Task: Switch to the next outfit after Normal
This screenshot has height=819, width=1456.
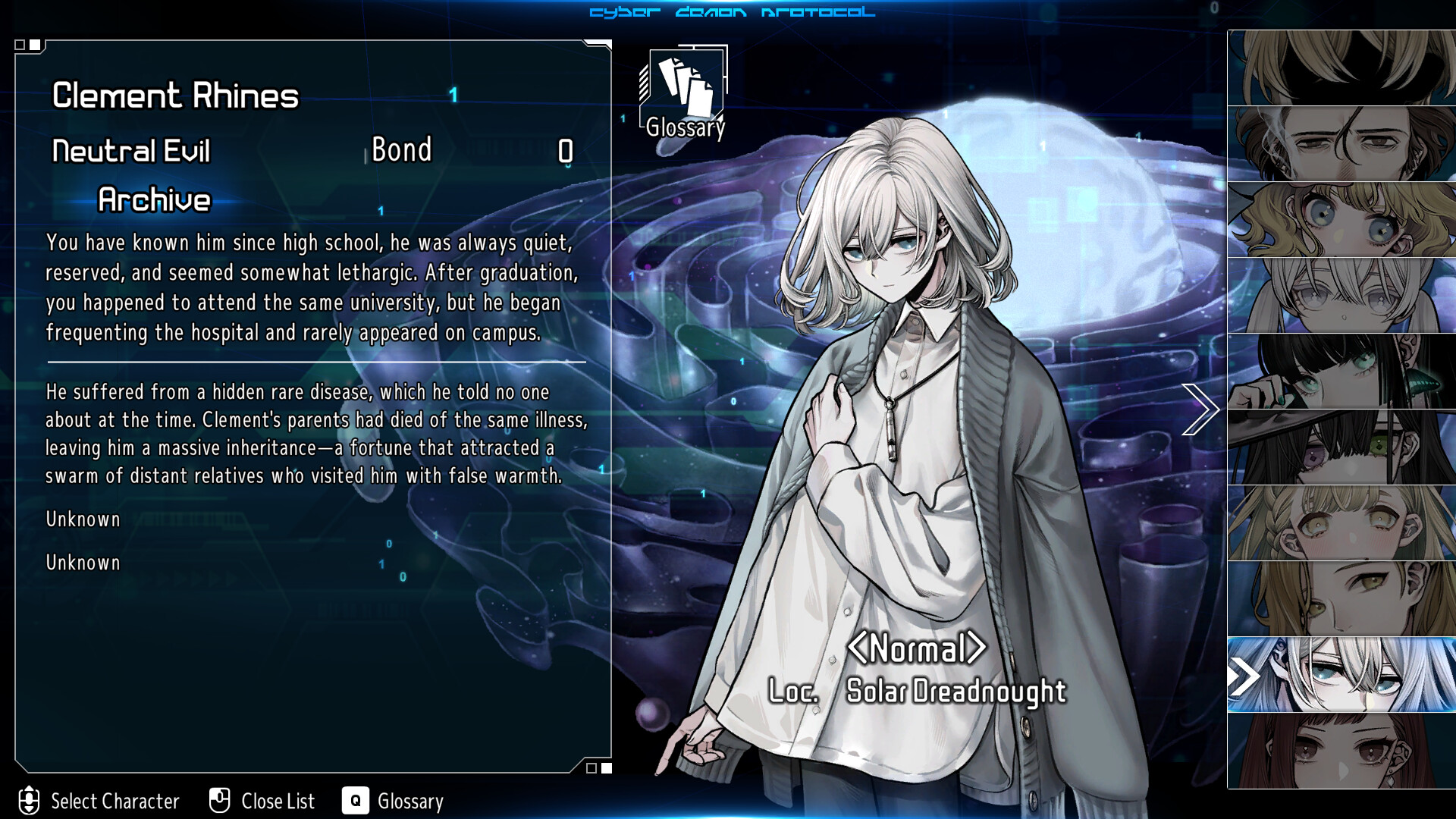Action: 977,648
